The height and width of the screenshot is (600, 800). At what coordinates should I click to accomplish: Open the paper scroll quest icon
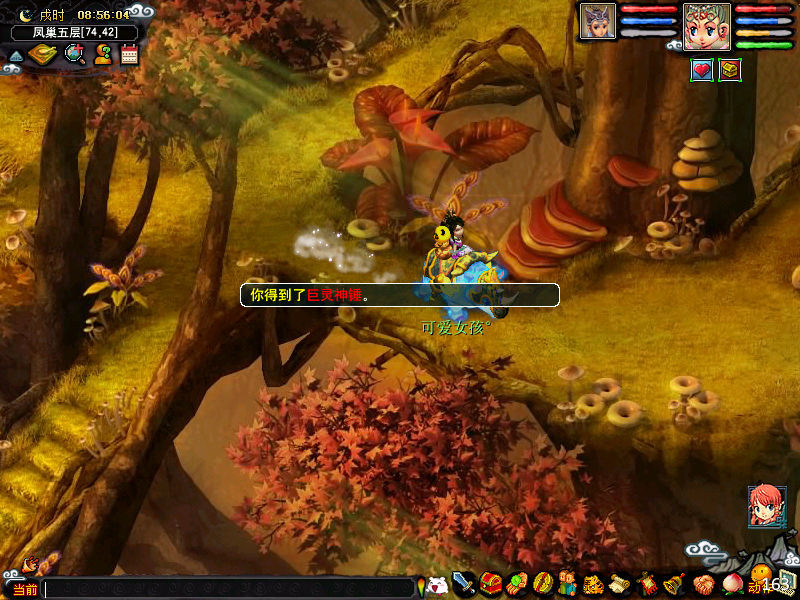pyautogui.click(x=619, y=584)
